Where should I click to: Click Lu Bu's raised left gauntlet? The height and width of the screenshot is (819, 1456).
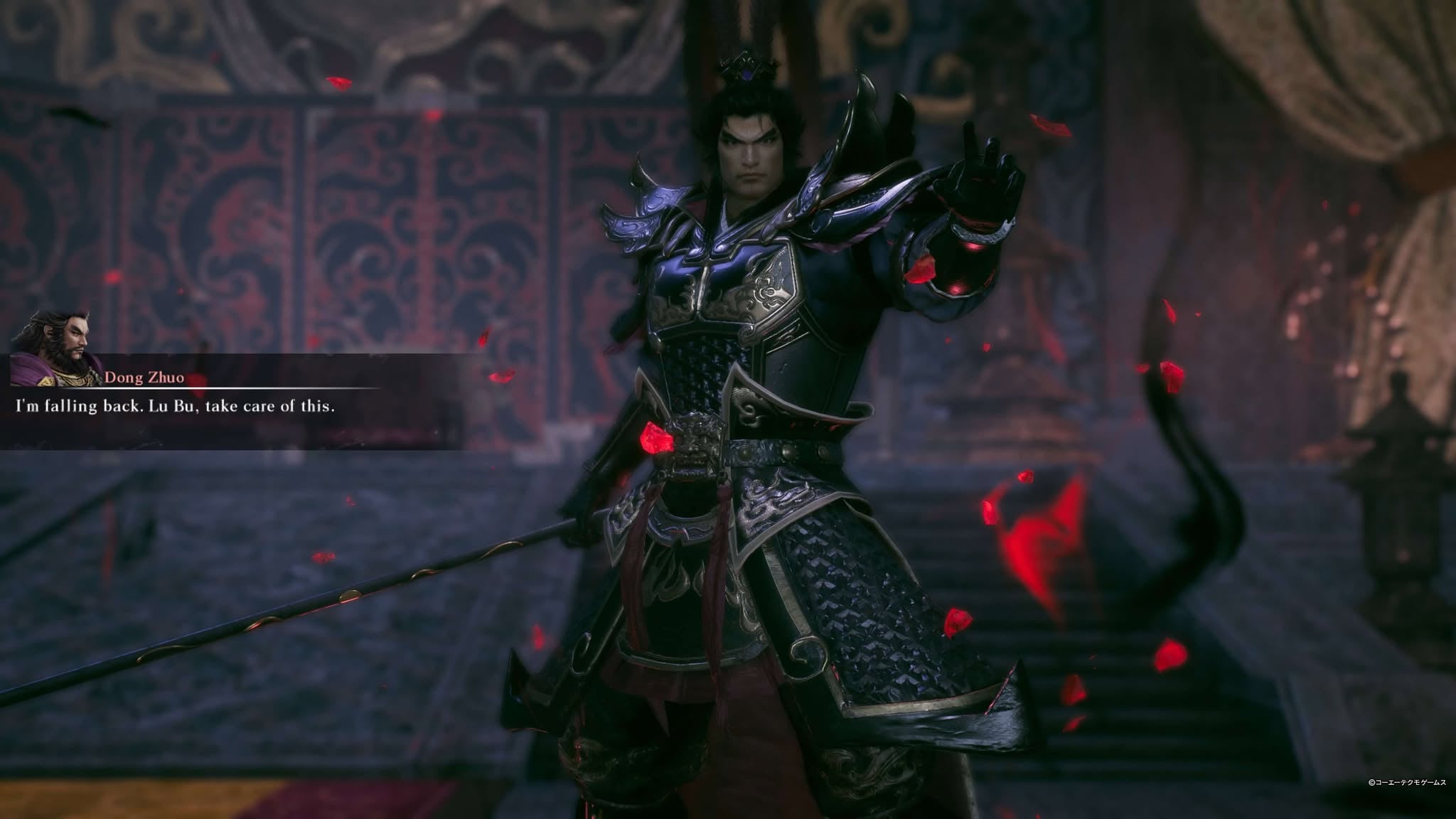pos(974,213)
